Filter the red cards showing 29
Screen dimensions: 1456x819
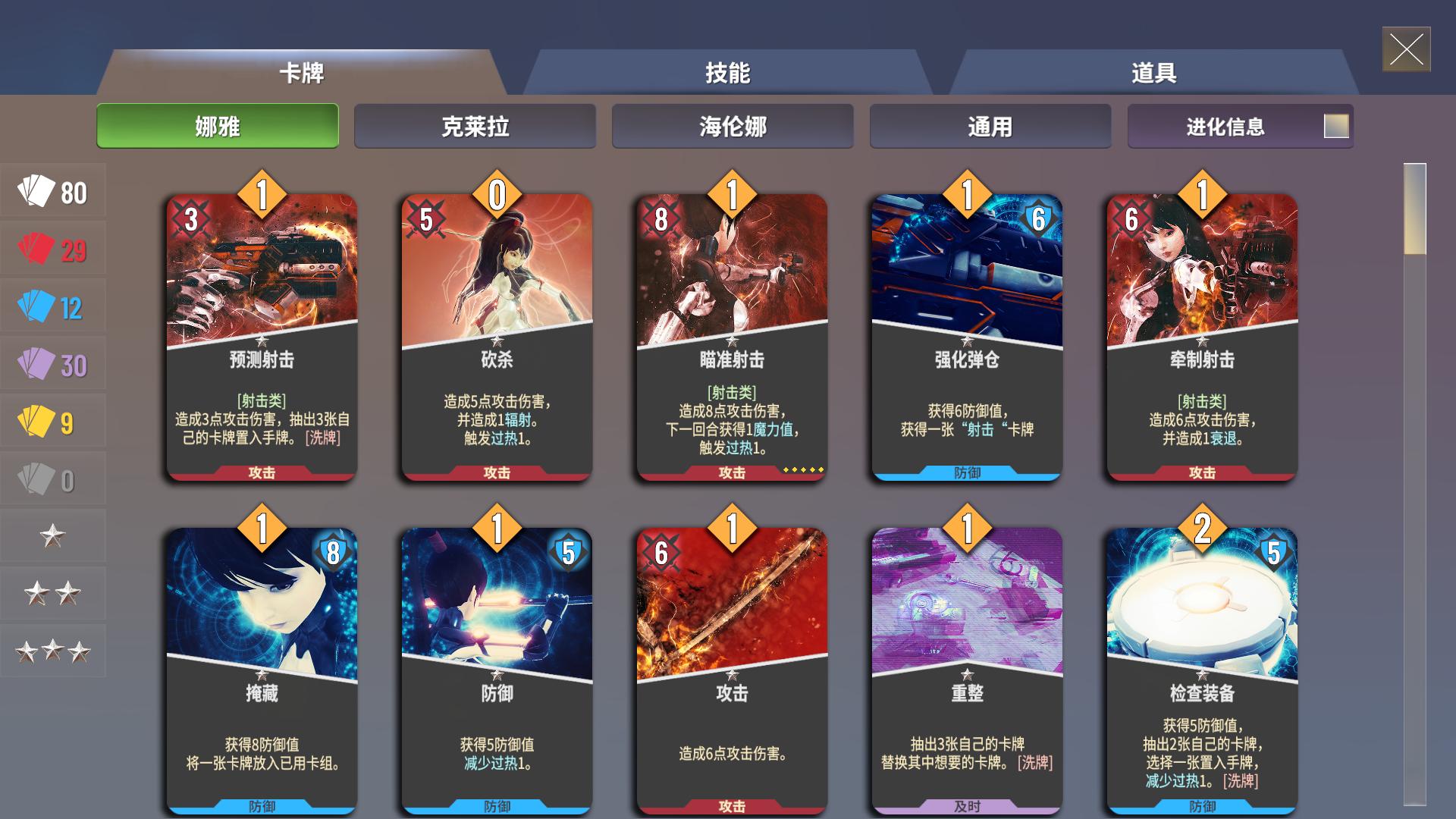[x=53, y=249]
